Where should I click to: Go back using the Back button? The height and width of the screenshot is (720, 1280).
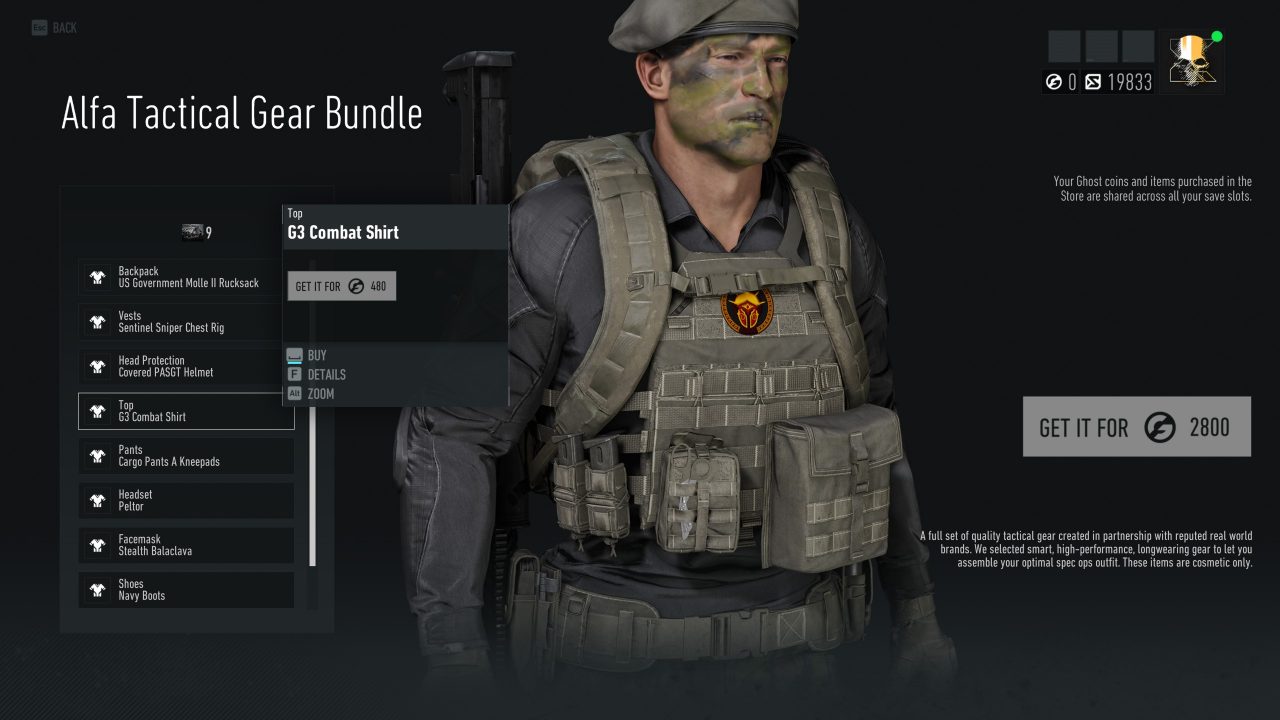55,28
